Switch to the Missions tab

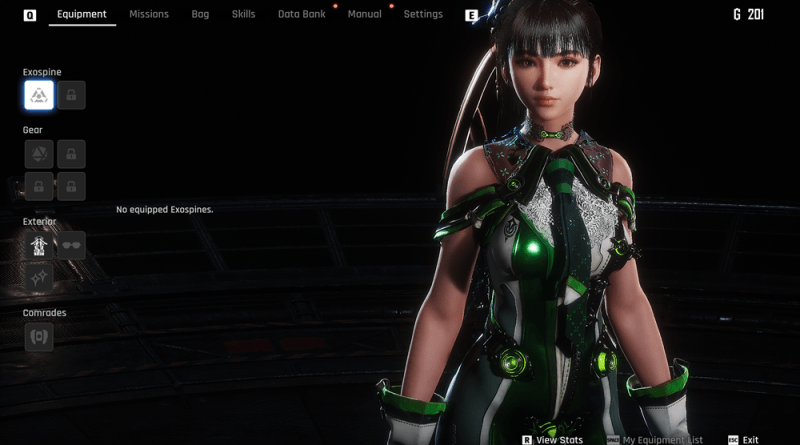149,15
